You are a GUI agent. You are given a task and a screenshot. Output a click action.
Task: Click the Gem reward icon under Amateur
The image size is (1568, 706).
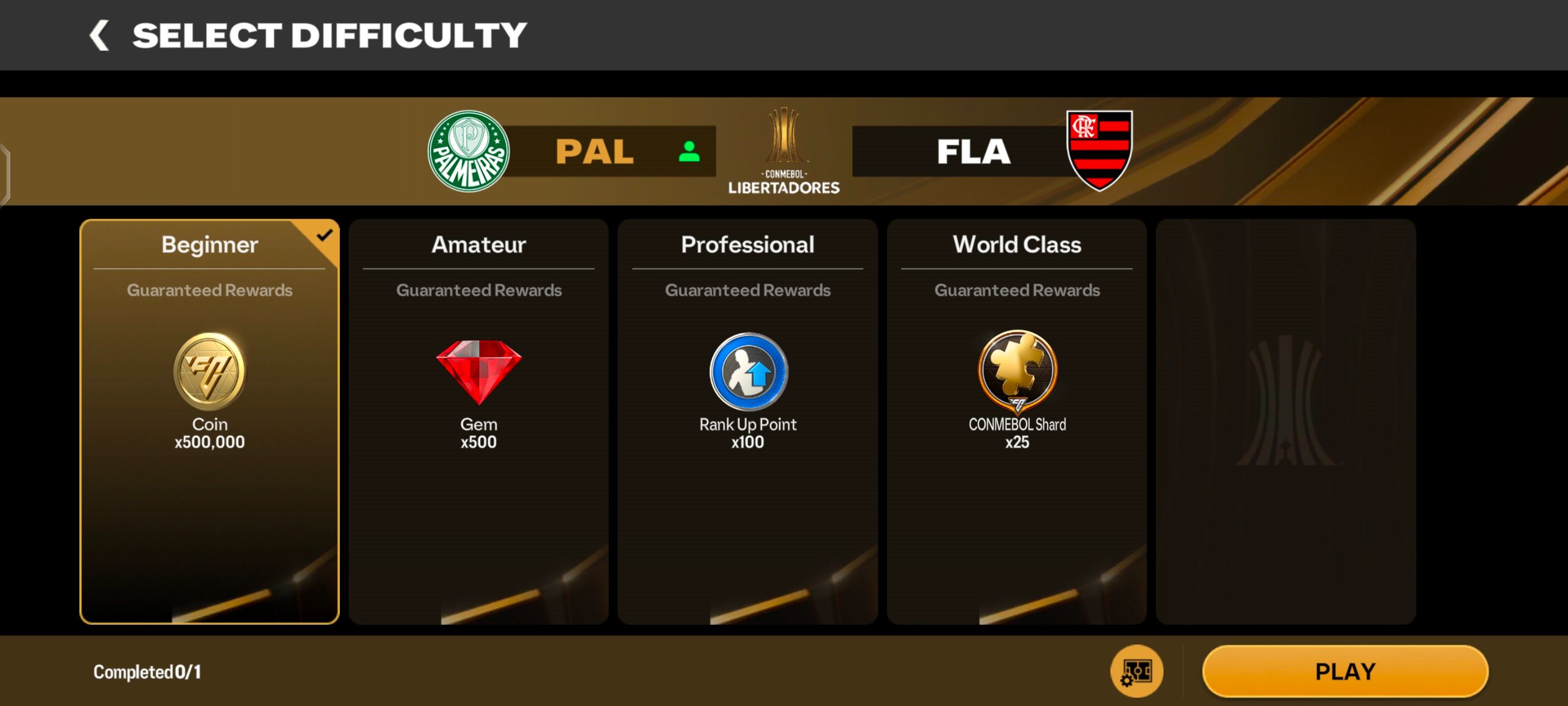pos(478,373)
